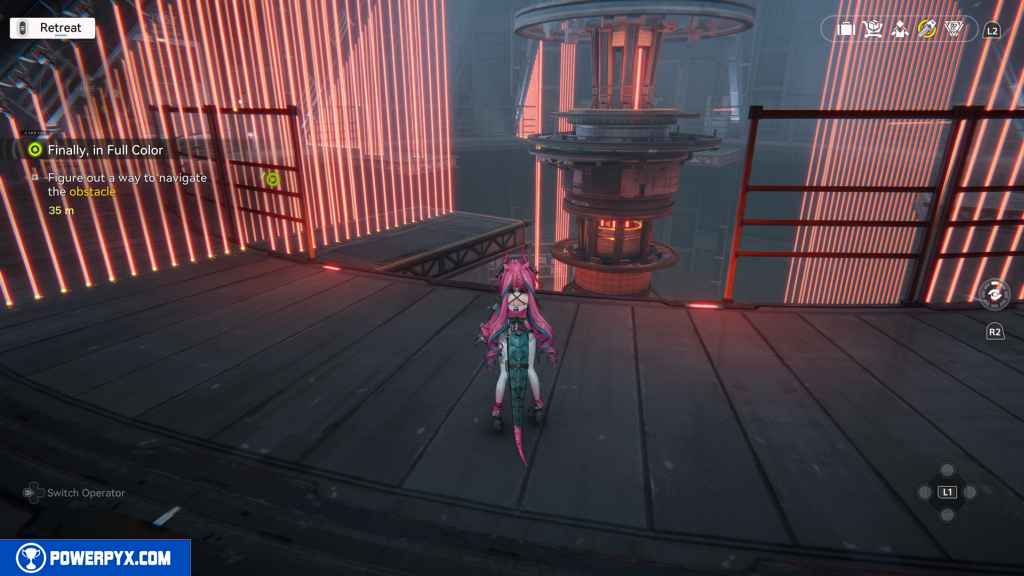Viewport: 1024px width, 576px height.
Task: Click the Switch Operator label
Action: click(x=86, y=493)
